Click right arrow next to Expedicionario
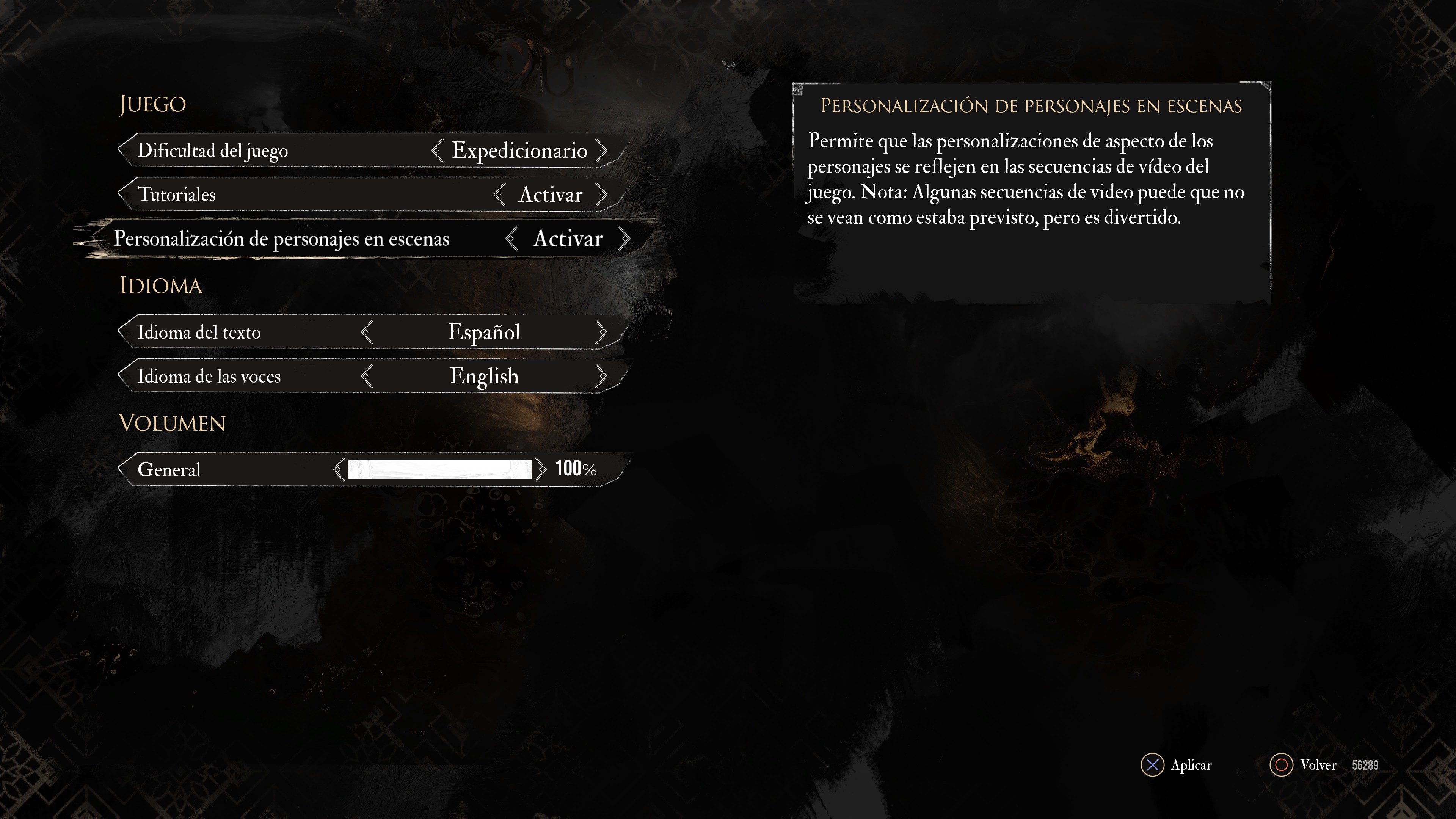1456x819 pixels. coord(601,151)
